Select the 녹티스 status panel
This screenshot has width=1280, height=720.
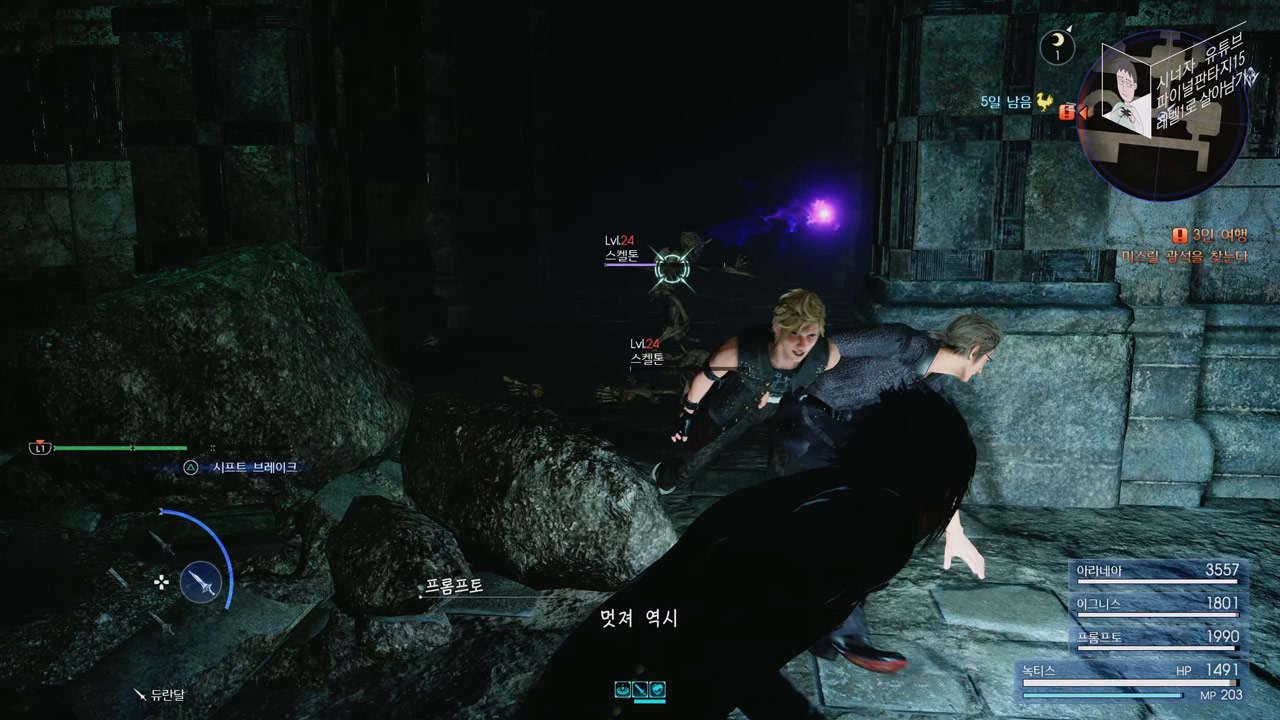pos(1130,680)
